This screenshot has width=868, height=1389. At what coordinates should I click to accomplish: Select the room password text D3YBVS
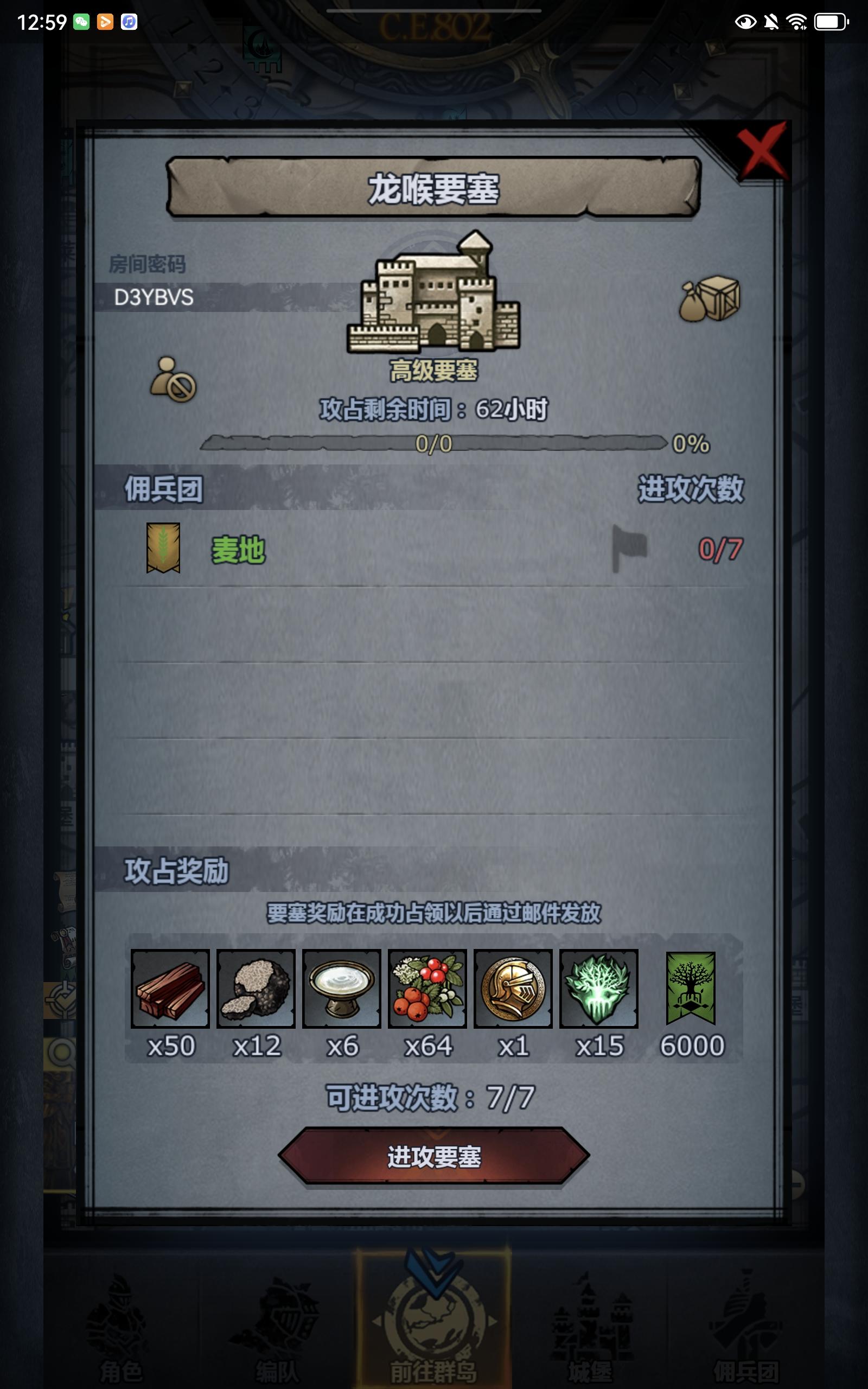tap(154, 297)
